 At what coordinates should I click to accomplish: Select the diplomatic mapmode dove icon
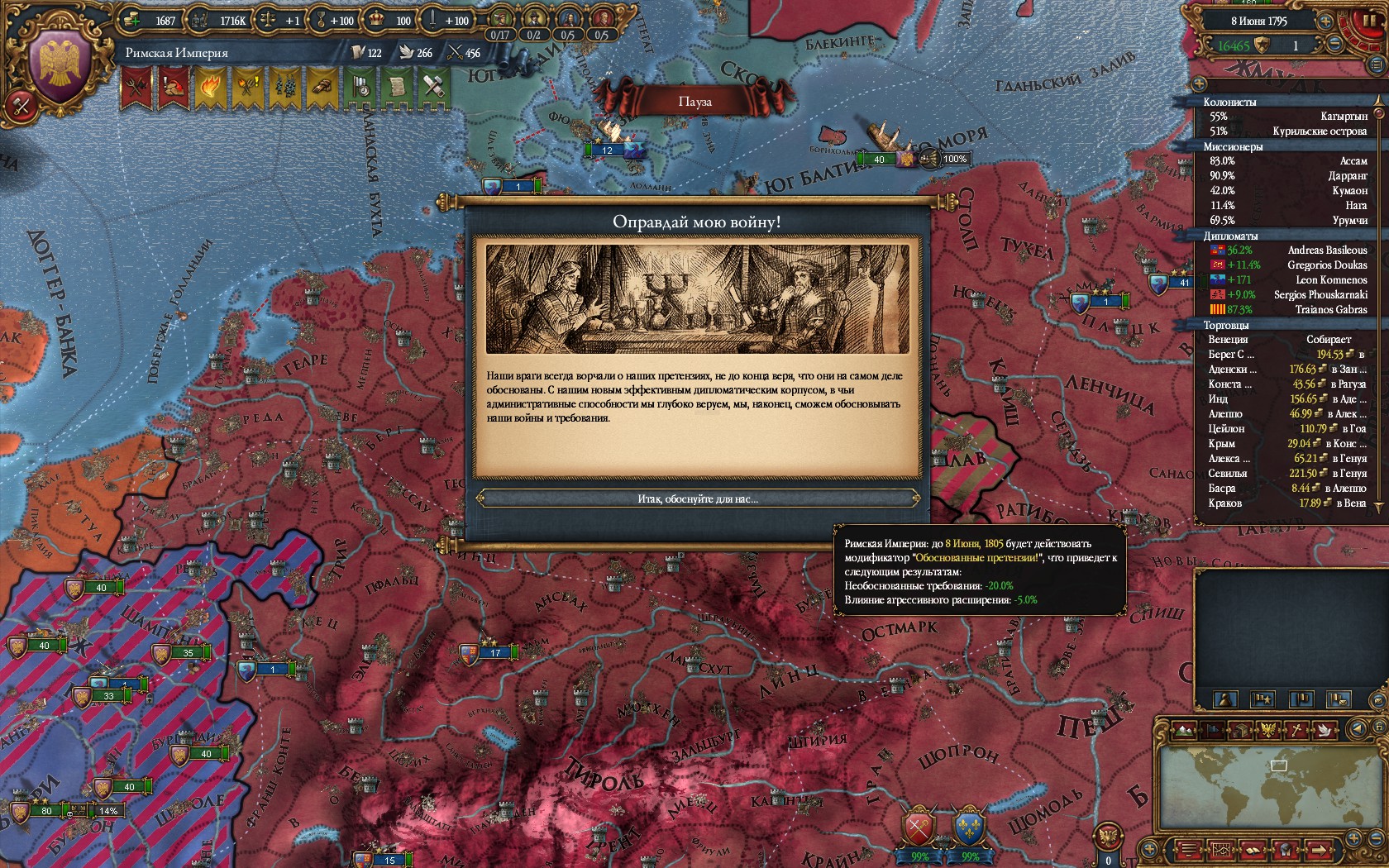coord(1325,731)
